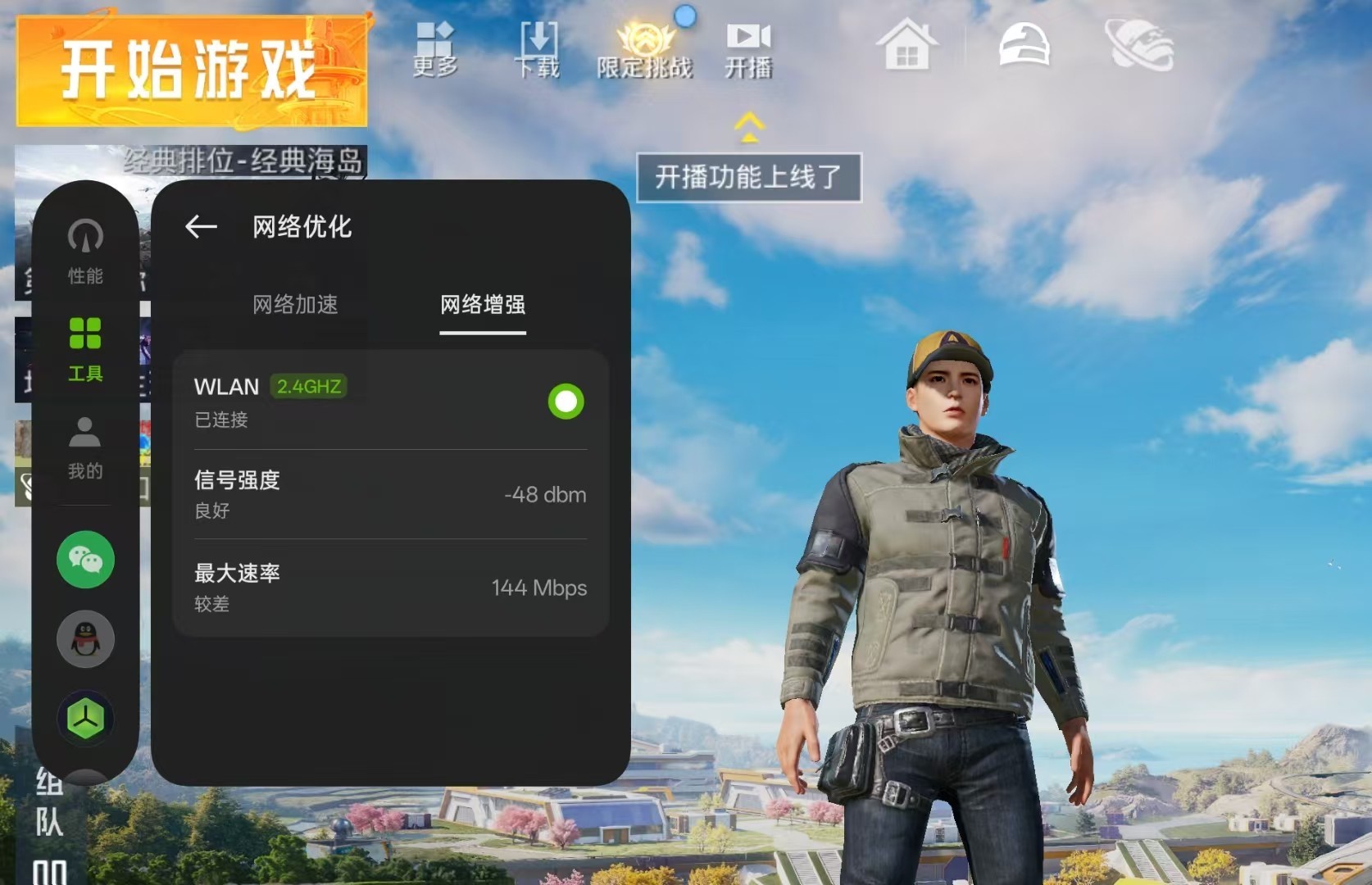Open the game assistant hexagon icon

tap(84, 717)
